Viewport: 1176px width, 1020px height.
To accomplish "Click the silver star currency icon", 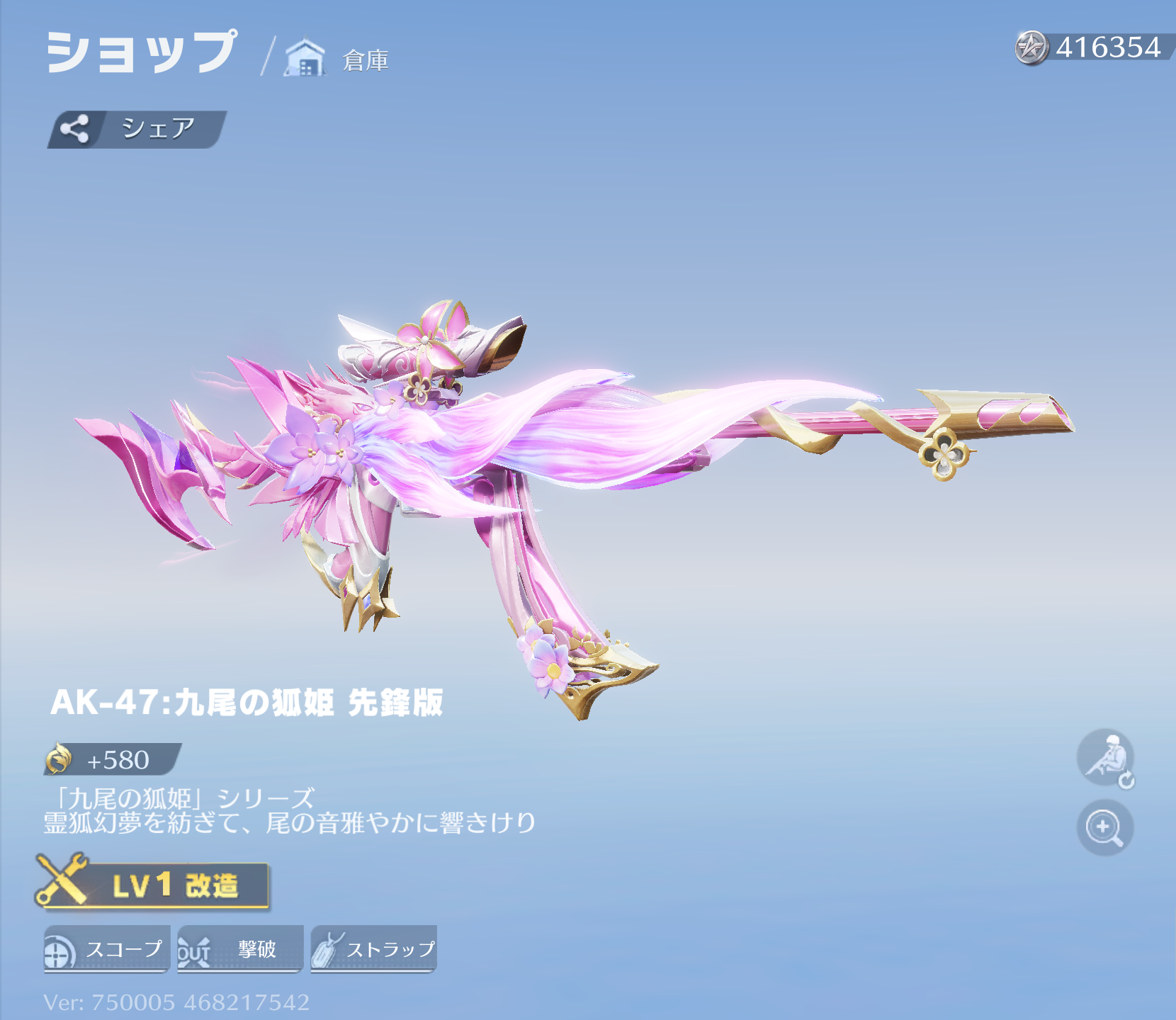I will tap(1031, 48).
